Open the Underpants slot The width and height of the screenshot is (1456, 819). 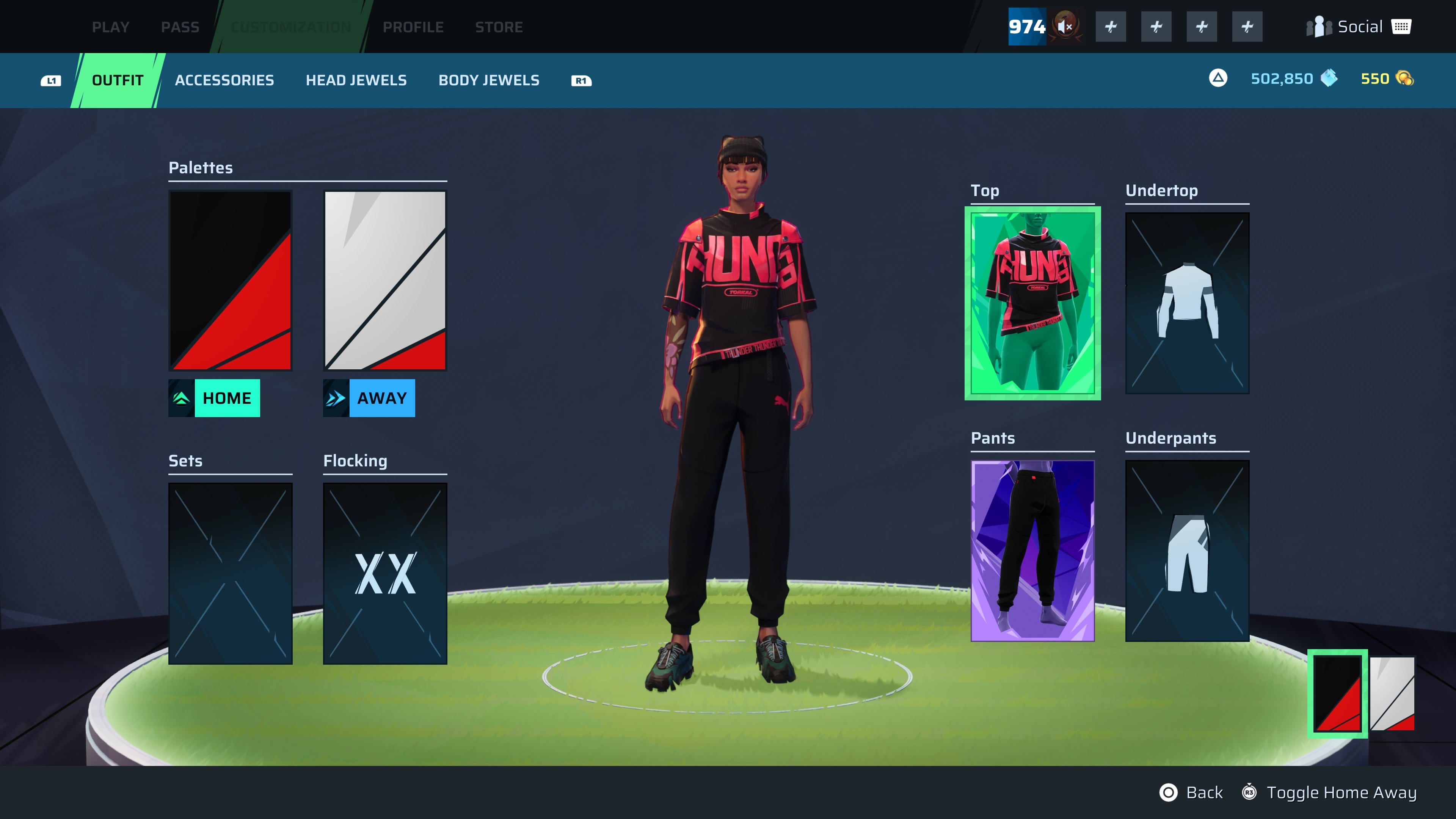pyautogui.click(x=1187, y=551)
